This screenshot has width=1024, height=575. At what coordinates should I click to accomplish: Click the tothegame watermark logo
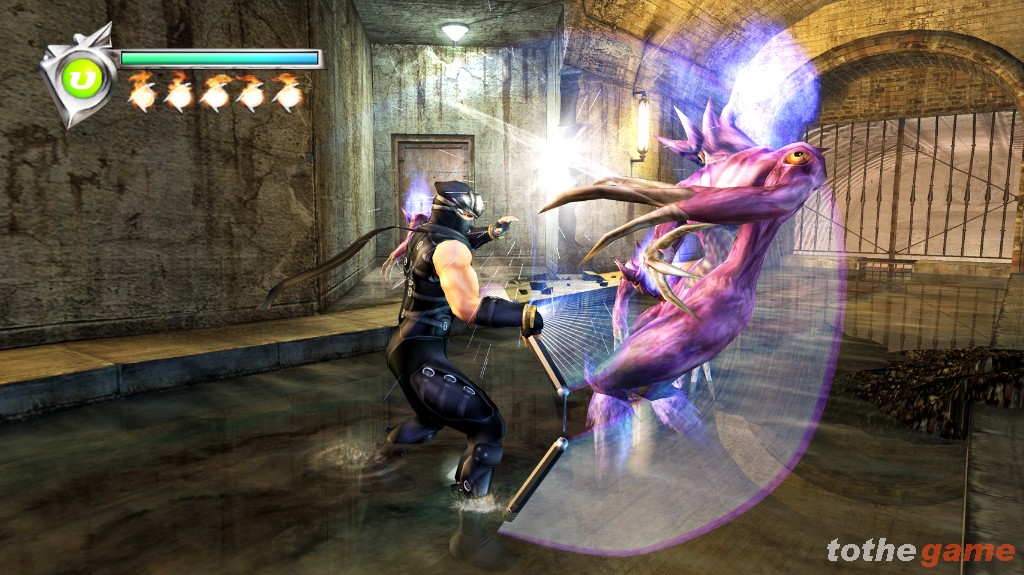(x=920, y=550)
